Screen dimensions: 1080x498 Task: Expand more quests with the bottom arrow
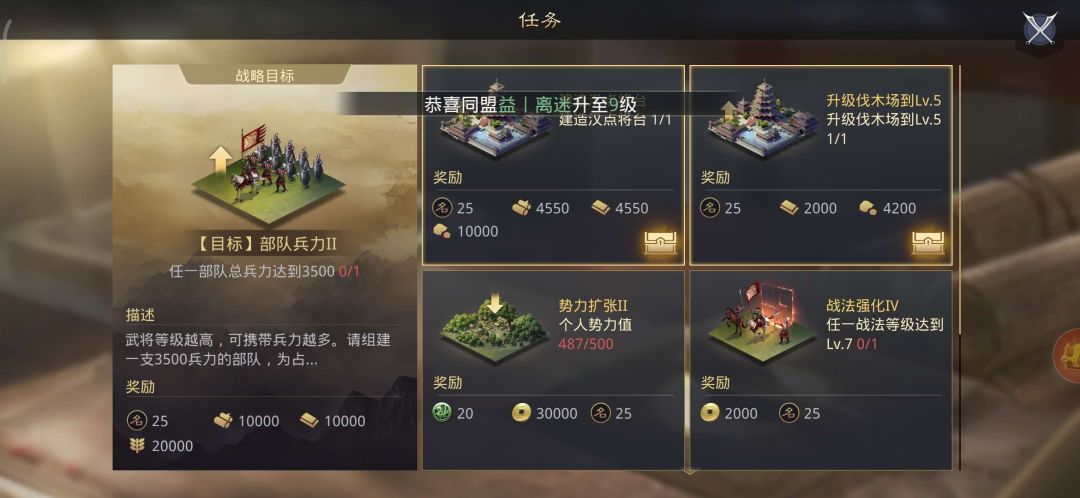point(688,469)
